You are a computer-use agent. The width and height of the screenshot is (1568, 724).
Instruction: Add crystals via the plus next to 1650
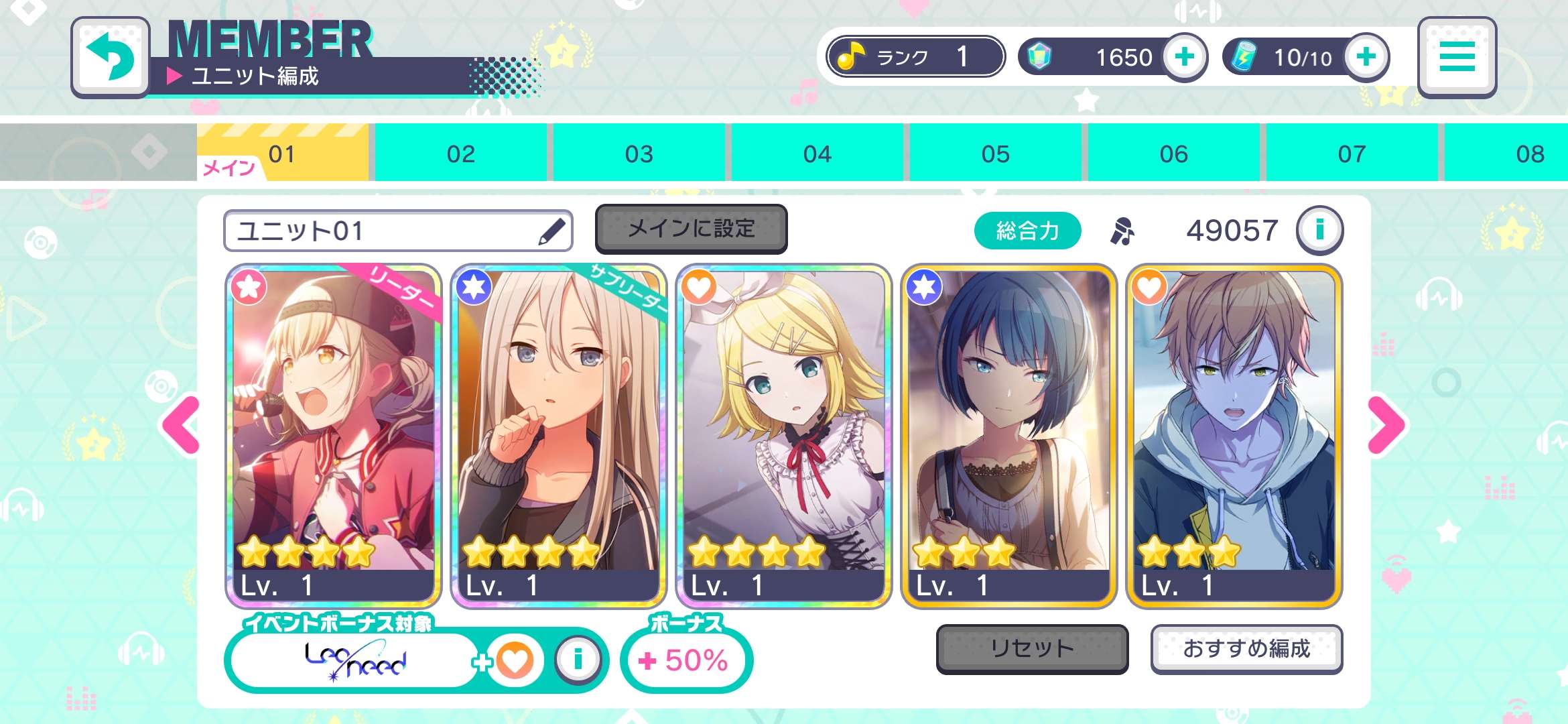point(1185,58)
